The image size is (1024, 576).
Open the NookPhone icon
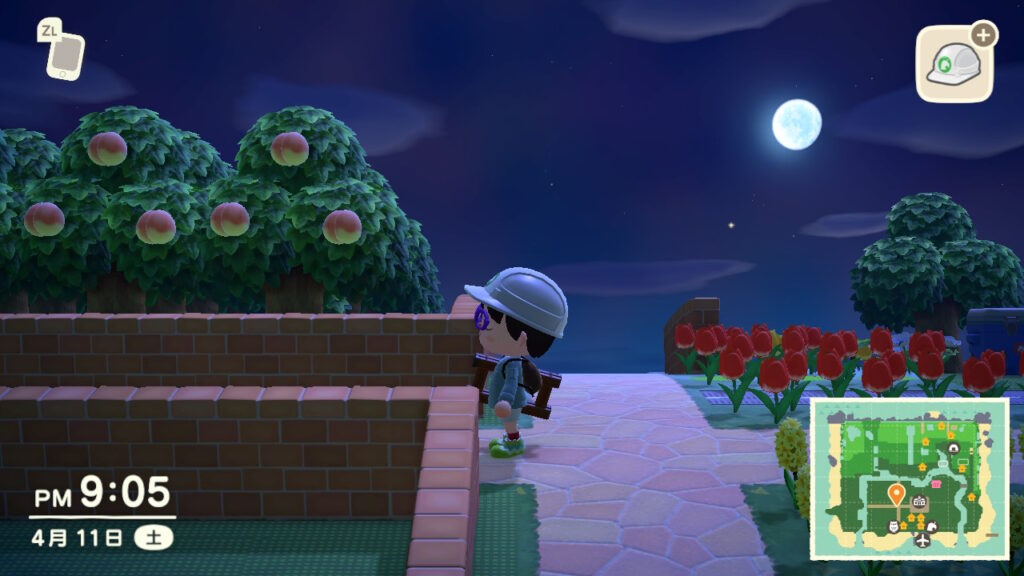(x=65, y=54)
